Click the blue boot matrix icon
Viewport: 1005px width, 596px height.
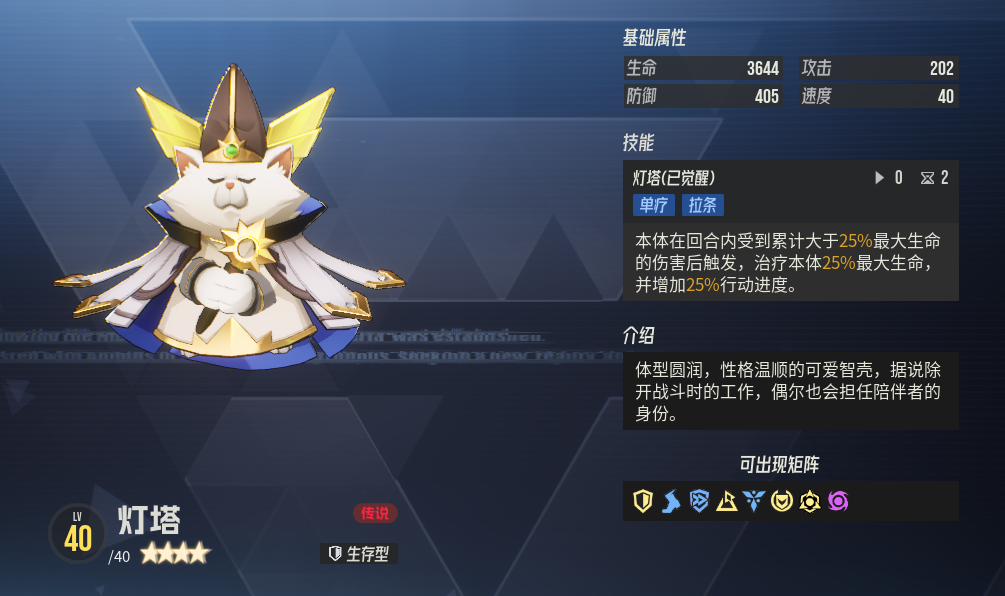point(671,501)
